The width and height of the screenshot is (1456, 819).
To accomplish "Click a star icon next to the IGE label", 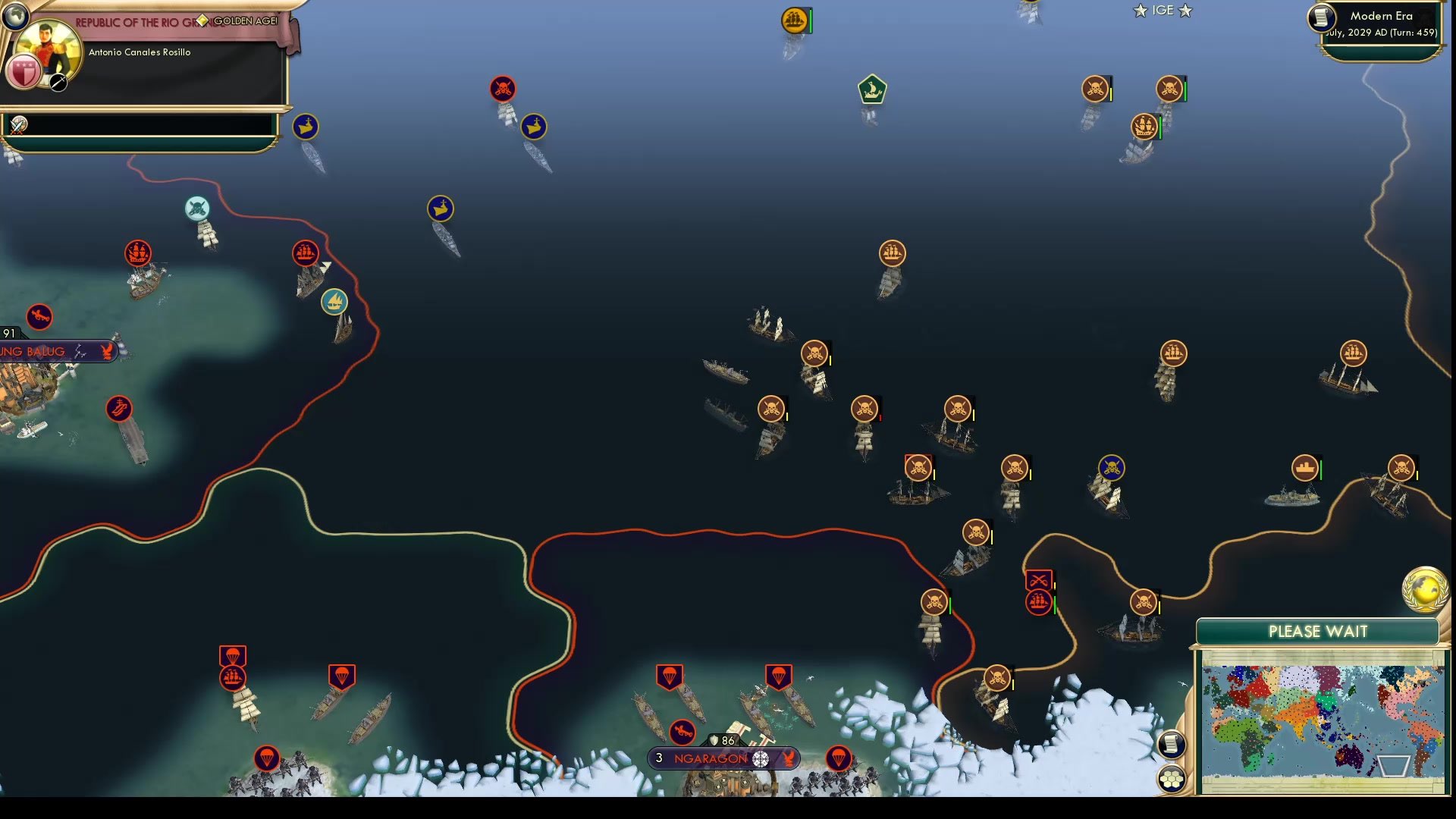I will (1139, 11).
